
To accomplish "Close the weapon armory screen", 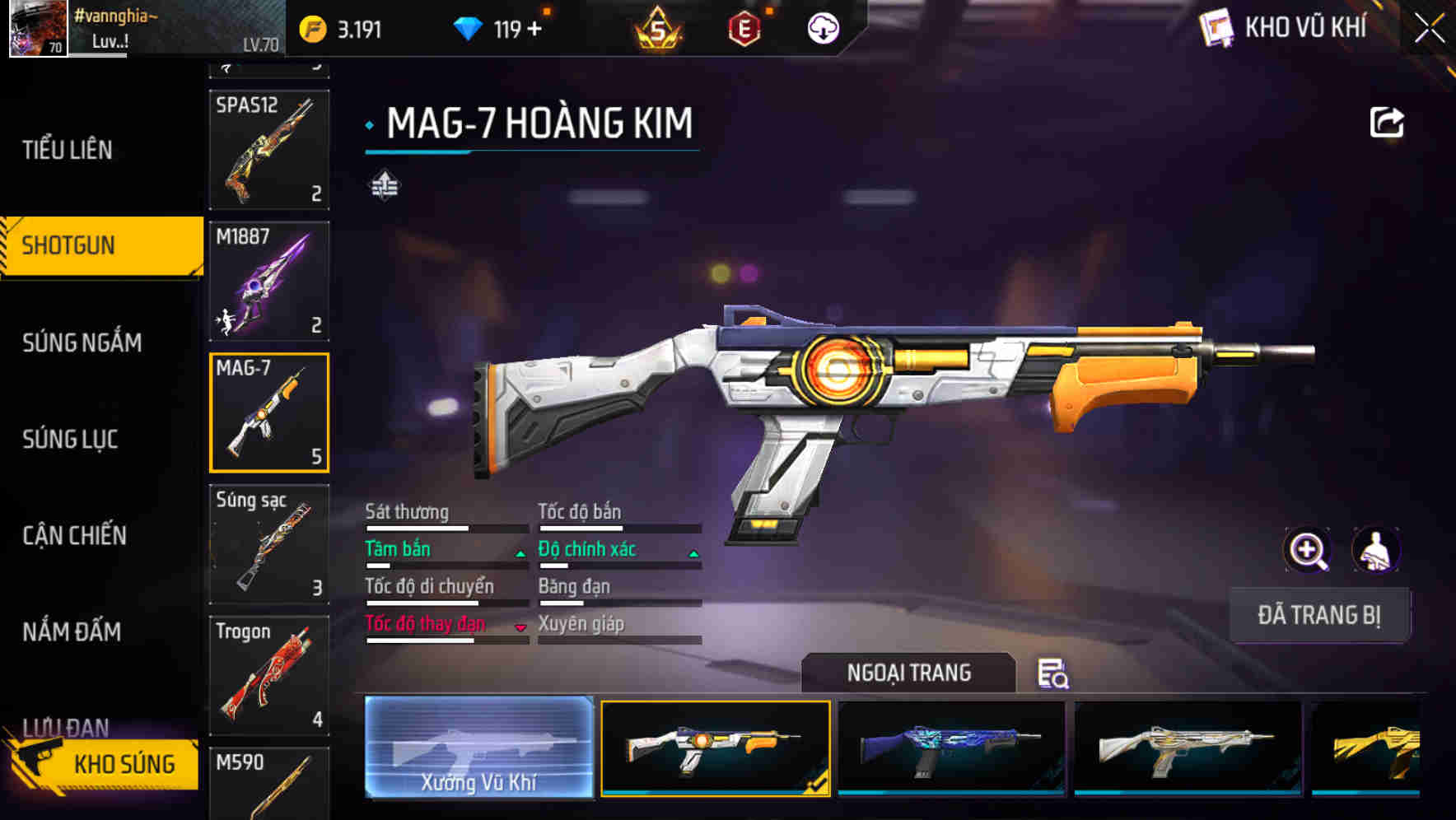I will tap(1429, 29).
